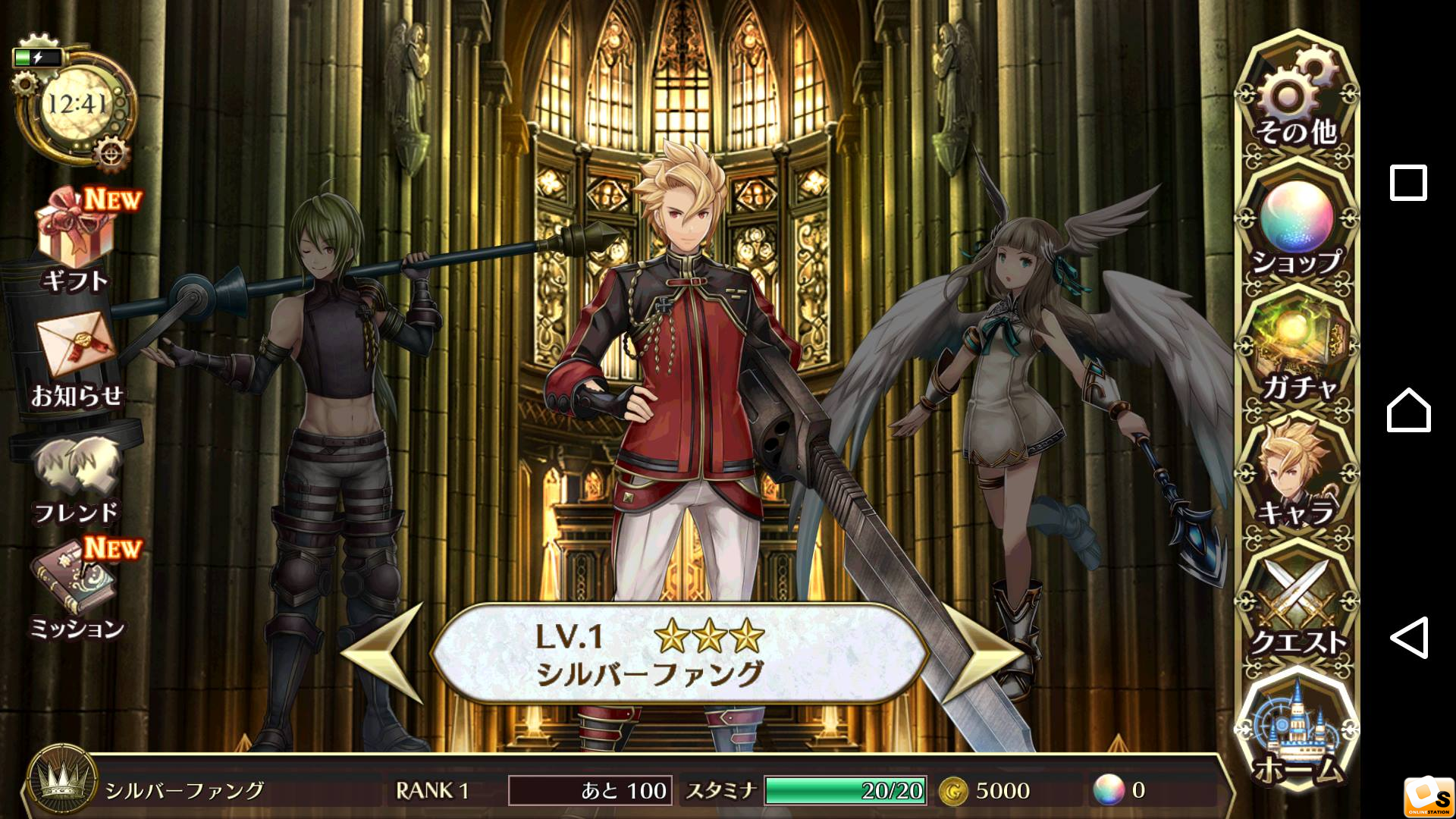The height and width of the screenshot is (819, 1456).
Task: Tap the Android home navigation button
Action: click(x=1408, y=410)
